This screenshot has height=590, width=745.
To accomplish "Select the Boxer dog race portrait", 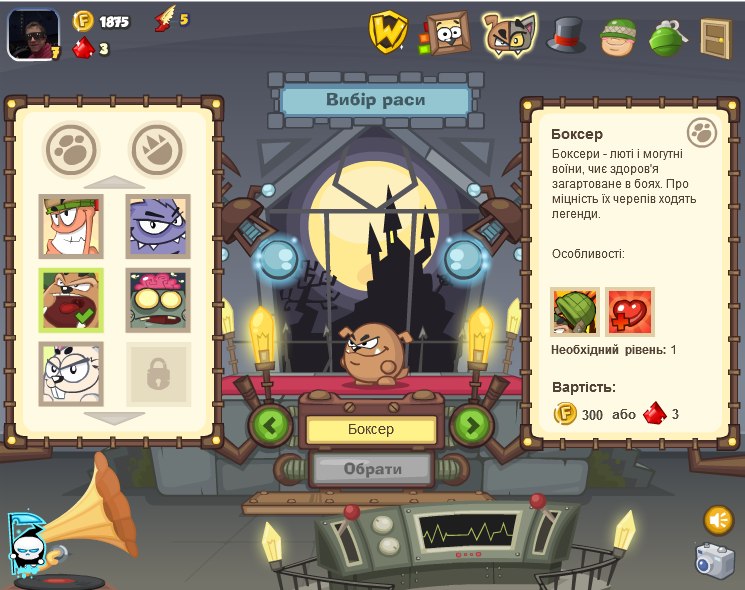I will (x=71, y=300).
